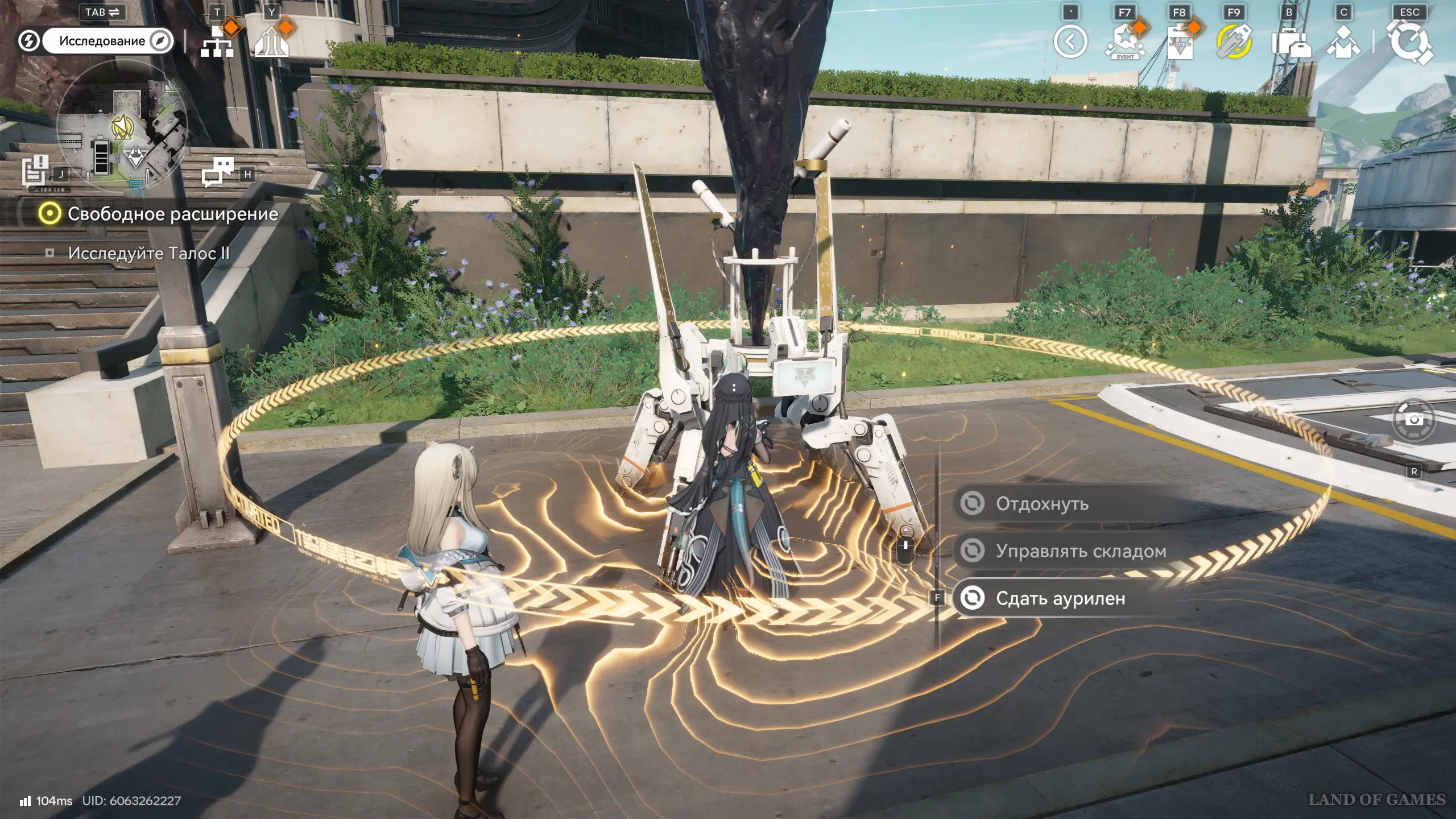
Task: Choose "Сдать аурилен" option
Action: point(1060,598)
